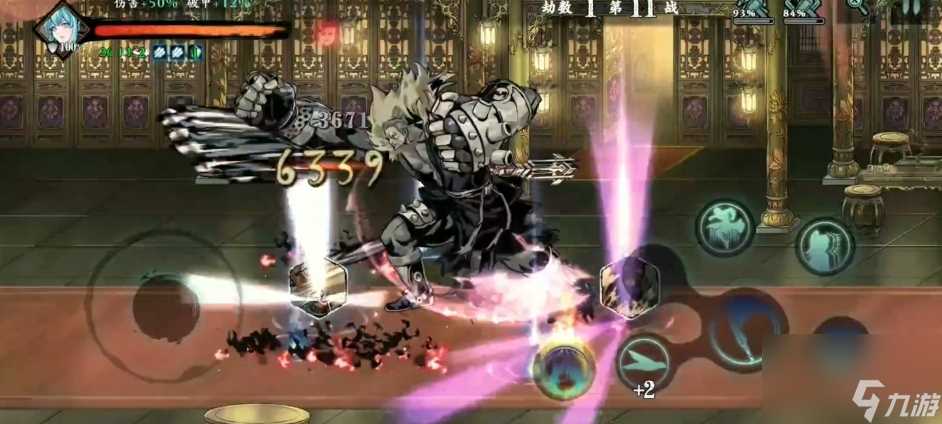Activate the glowing golden-ring skill

tap(564, 371)
